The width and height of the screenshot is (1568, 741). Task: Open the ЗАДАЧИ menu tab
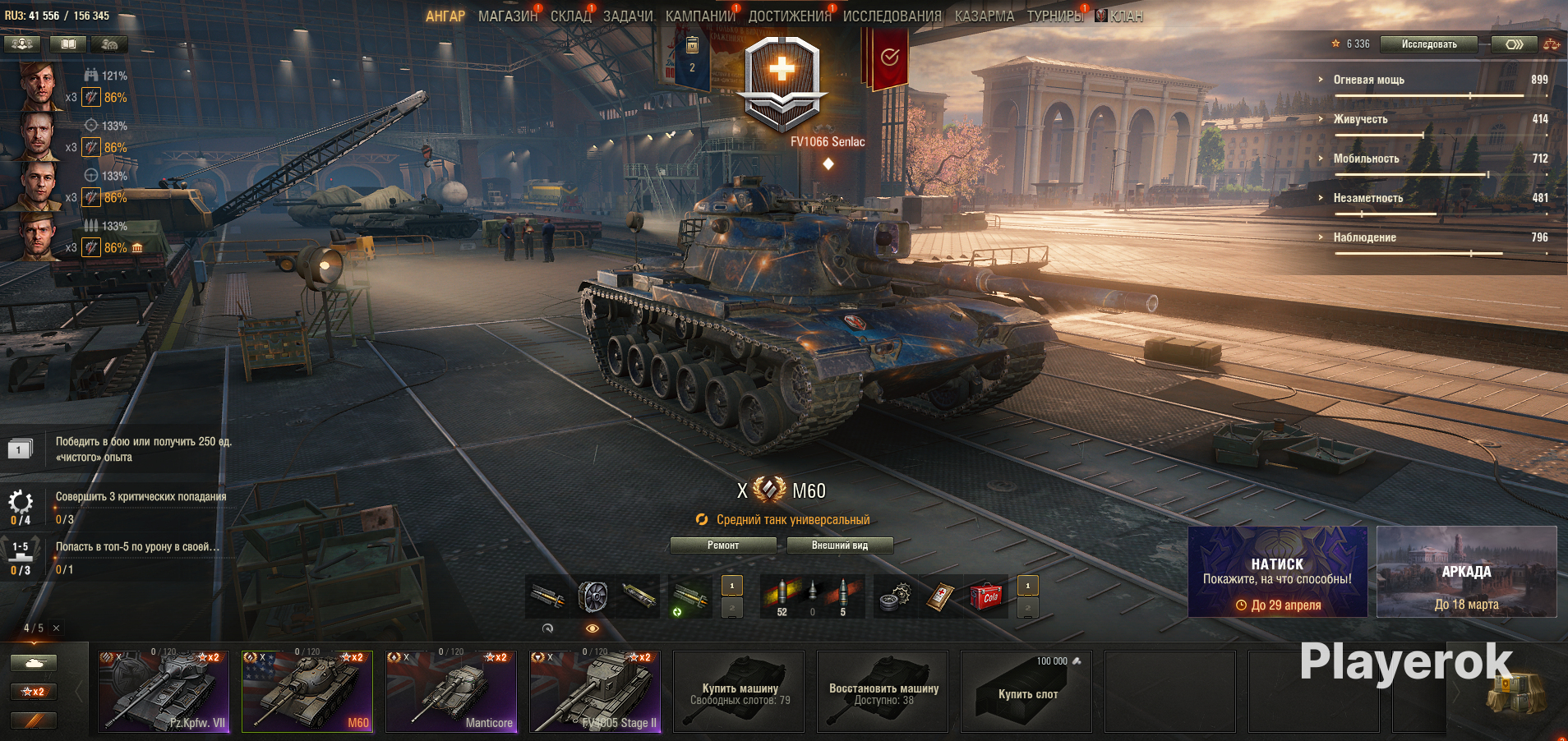click(628, 16)
